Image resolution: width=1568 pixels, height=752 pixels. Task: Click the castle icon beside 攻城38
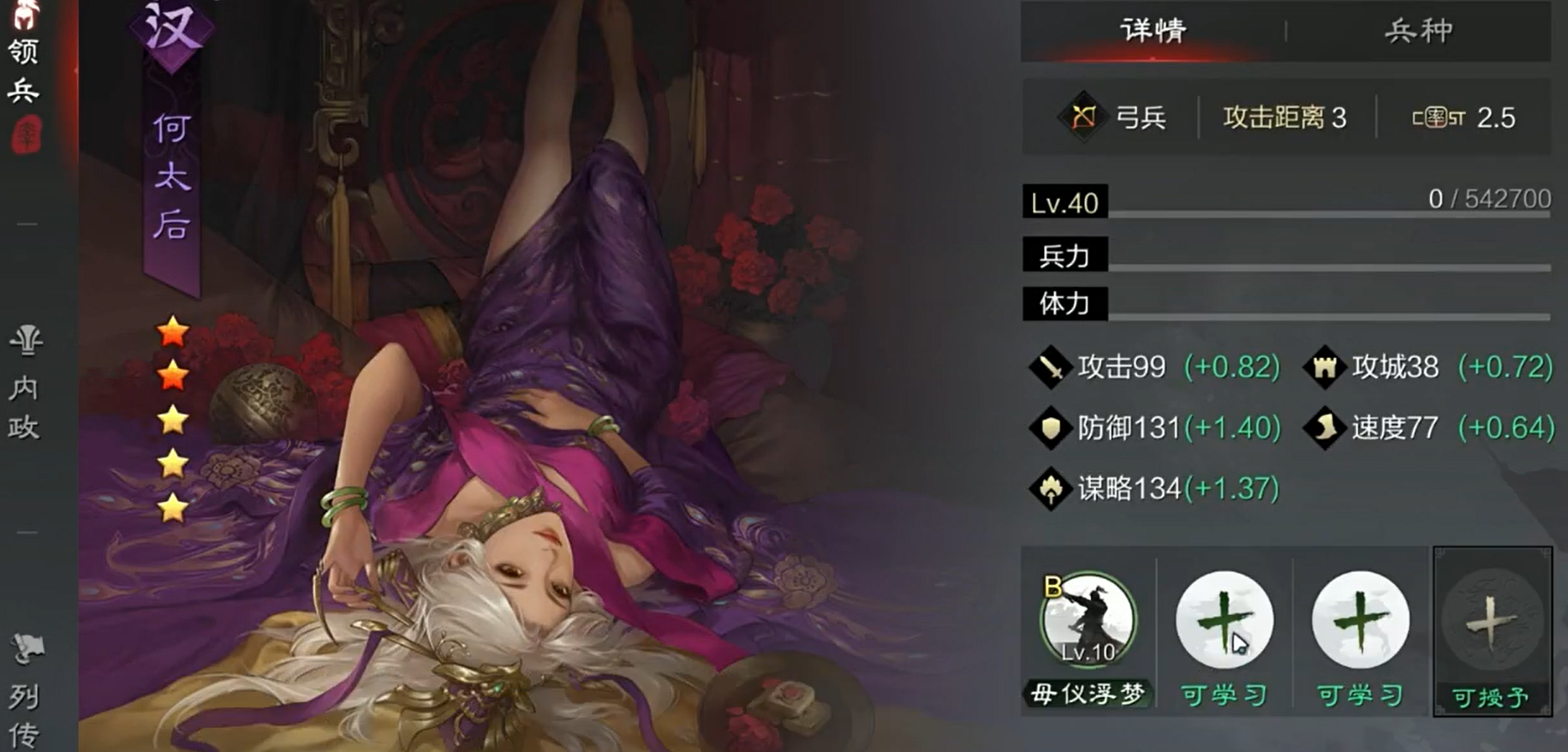pyautogui.click(x=1325, y=367)
